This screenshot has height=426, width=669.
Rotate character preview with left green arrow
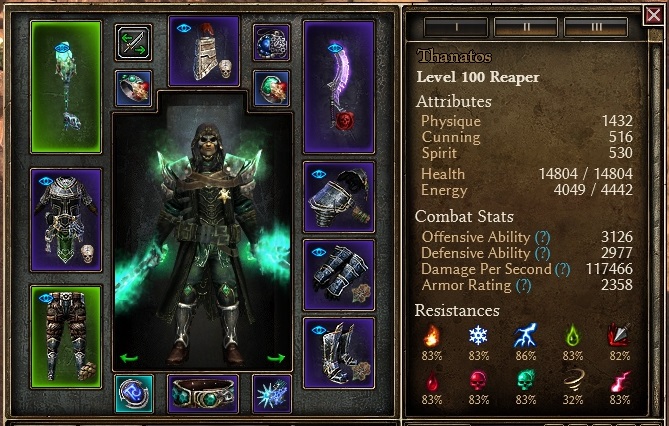(x=127, y=357)
